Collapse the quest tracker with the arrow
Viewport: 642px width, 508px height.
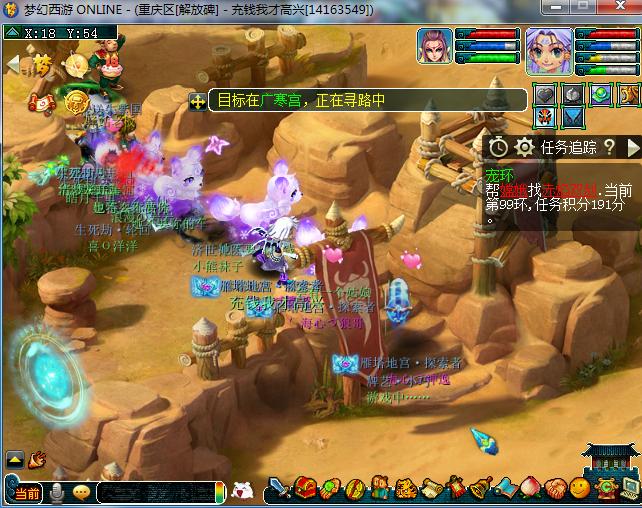(x=632, y=147)
